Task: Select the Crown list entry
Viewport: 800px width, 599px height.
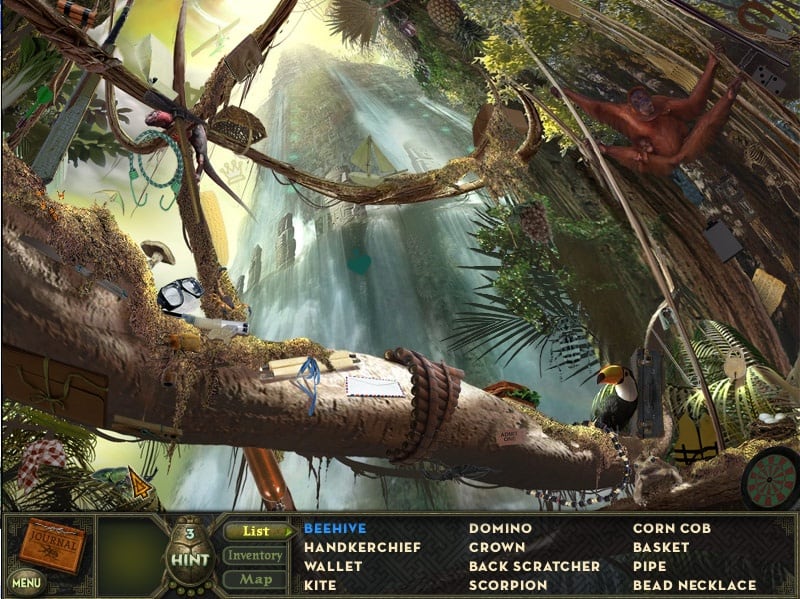Action: click(x=497, y=547)
